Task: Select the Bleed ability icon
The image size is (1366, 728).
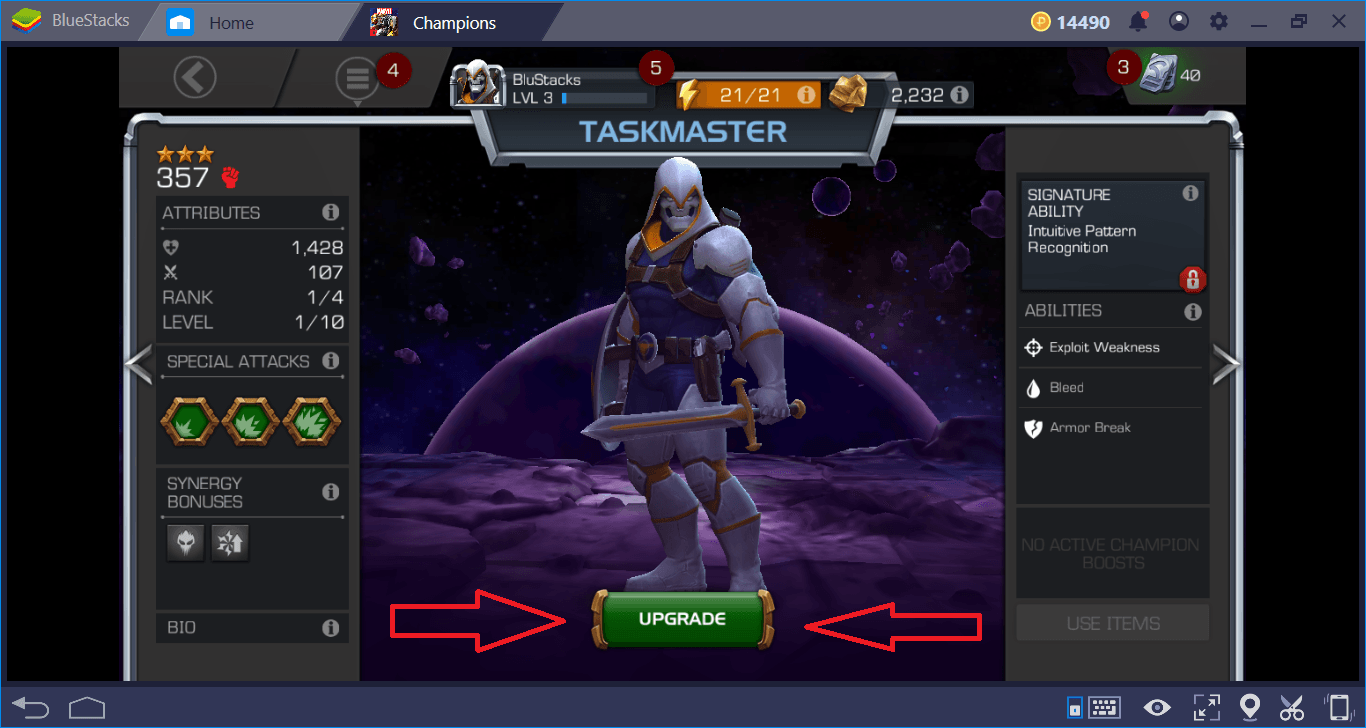Action: 1033,387
